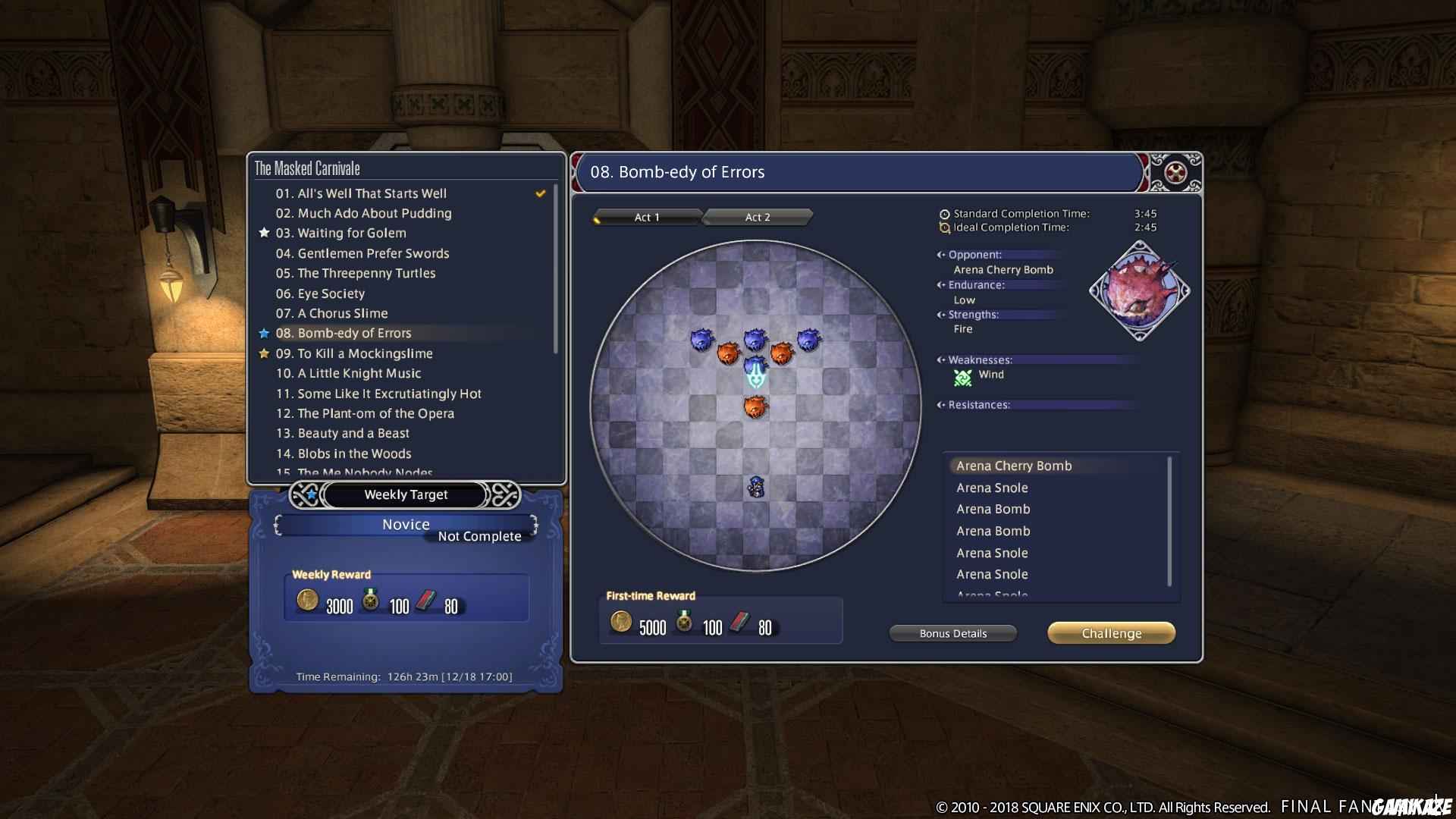Screen dimensions: 1456x819
Task: Click a blue bomb icon on the arena grid
Action: coord(701,338)
